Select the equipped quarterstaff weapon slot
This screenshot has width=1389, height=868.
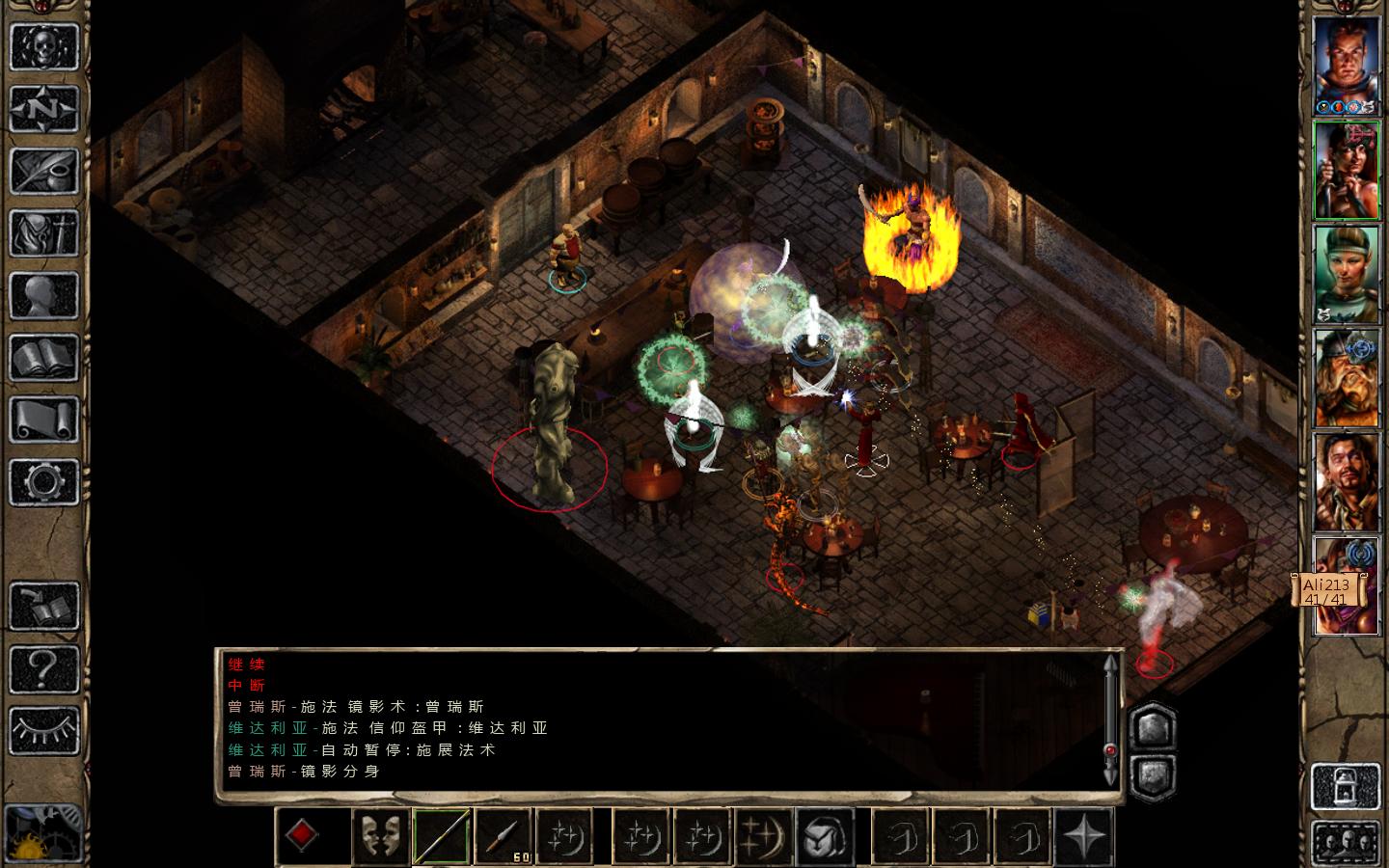pos(442,835)
